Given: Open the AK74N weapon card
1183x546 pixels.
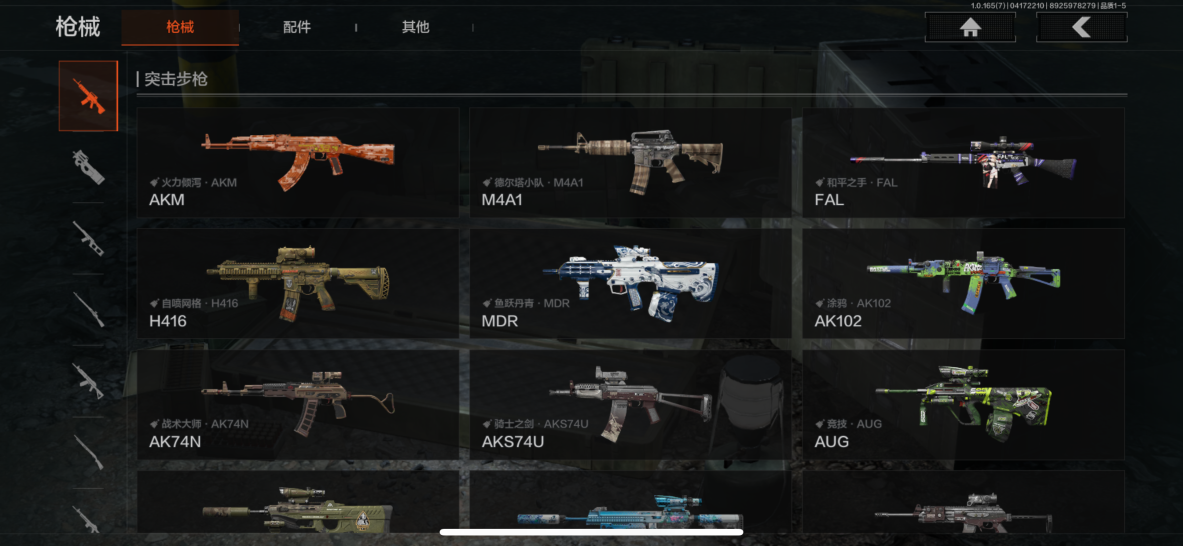Looking at the screenshot, I should click(298, 404).
